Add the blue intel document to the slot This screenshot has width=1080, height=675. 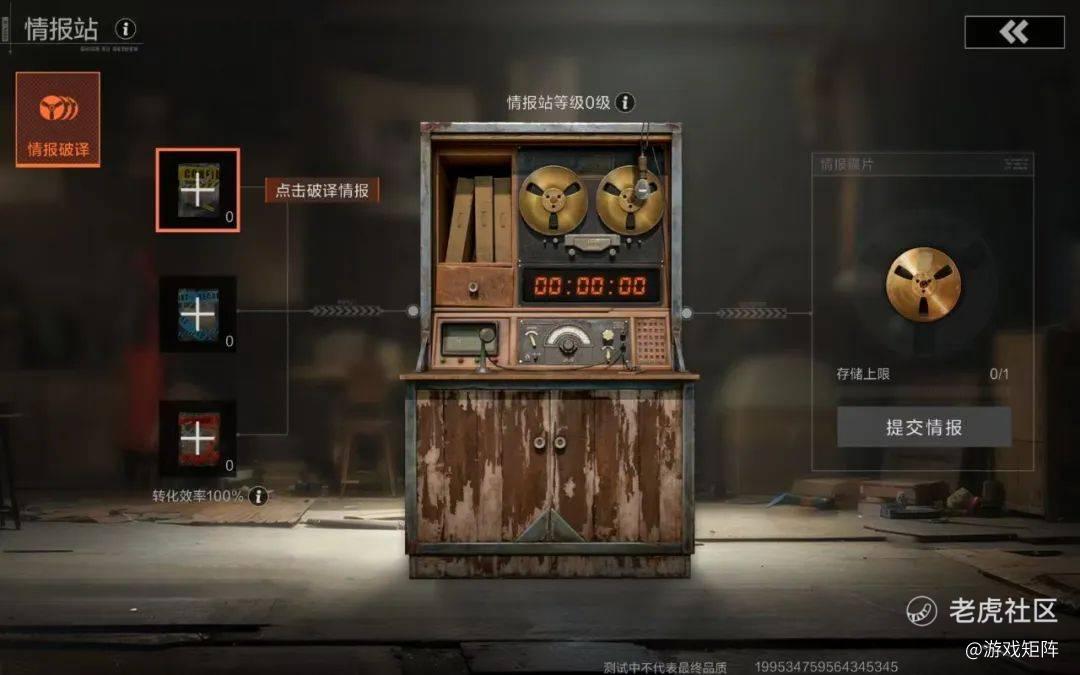pyautogui.click(x=198, y=314)
